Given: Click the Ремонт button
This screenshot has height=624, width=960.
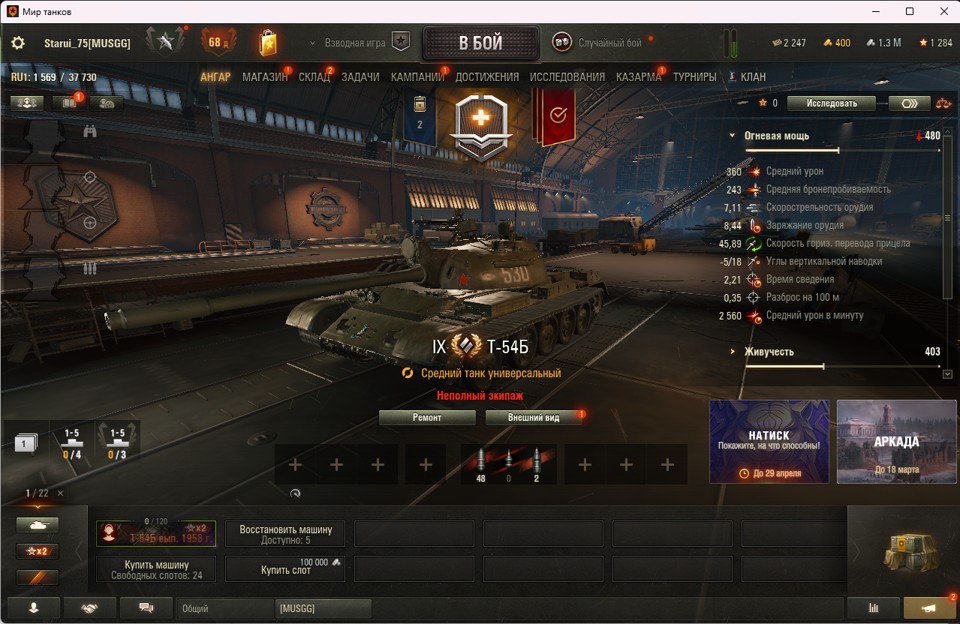Looking at the screenshot, I should coord(427,418).
